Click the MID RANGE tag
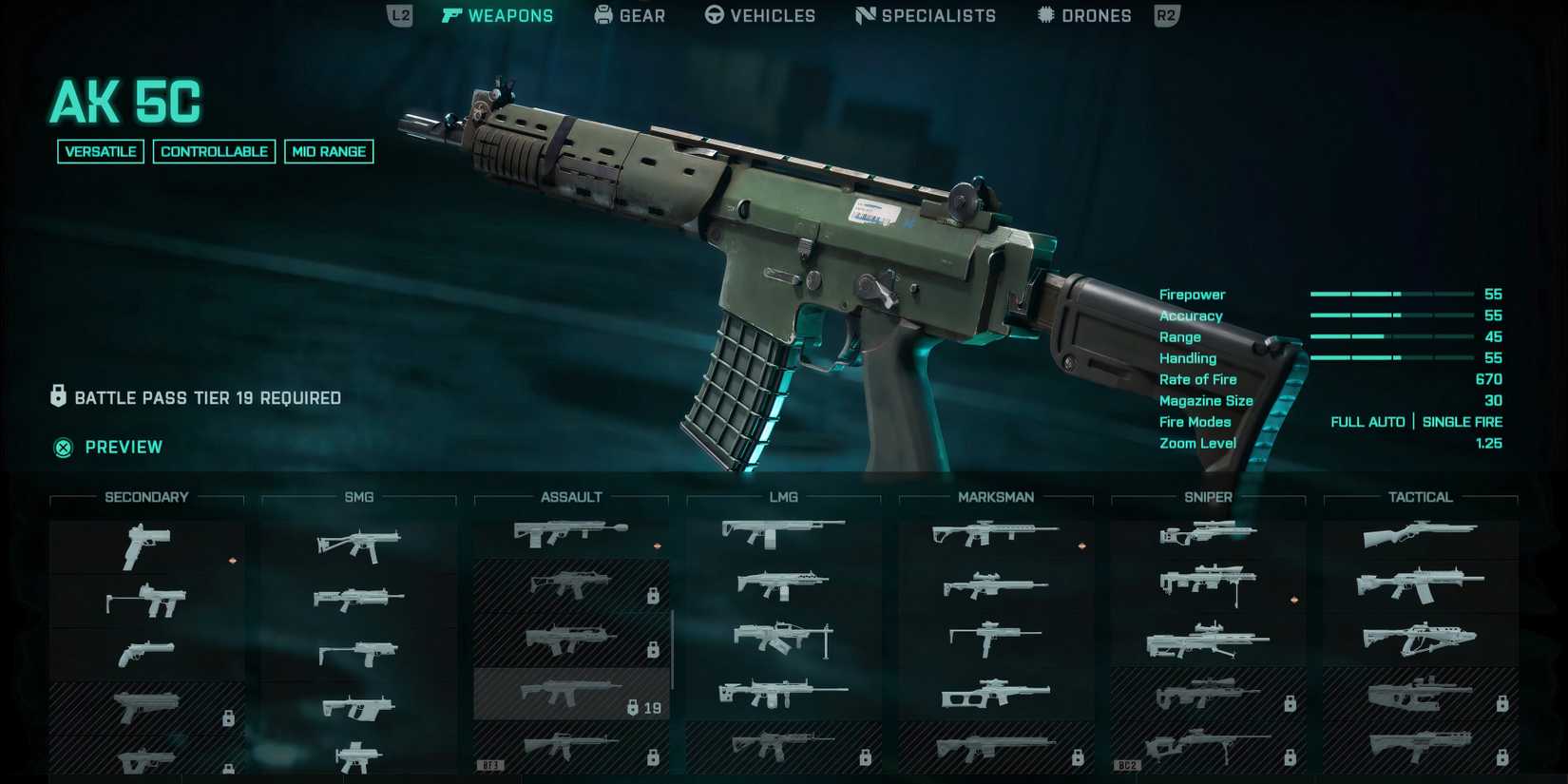The height and width of the screenshot is (784, 1568). coord(328,151)
